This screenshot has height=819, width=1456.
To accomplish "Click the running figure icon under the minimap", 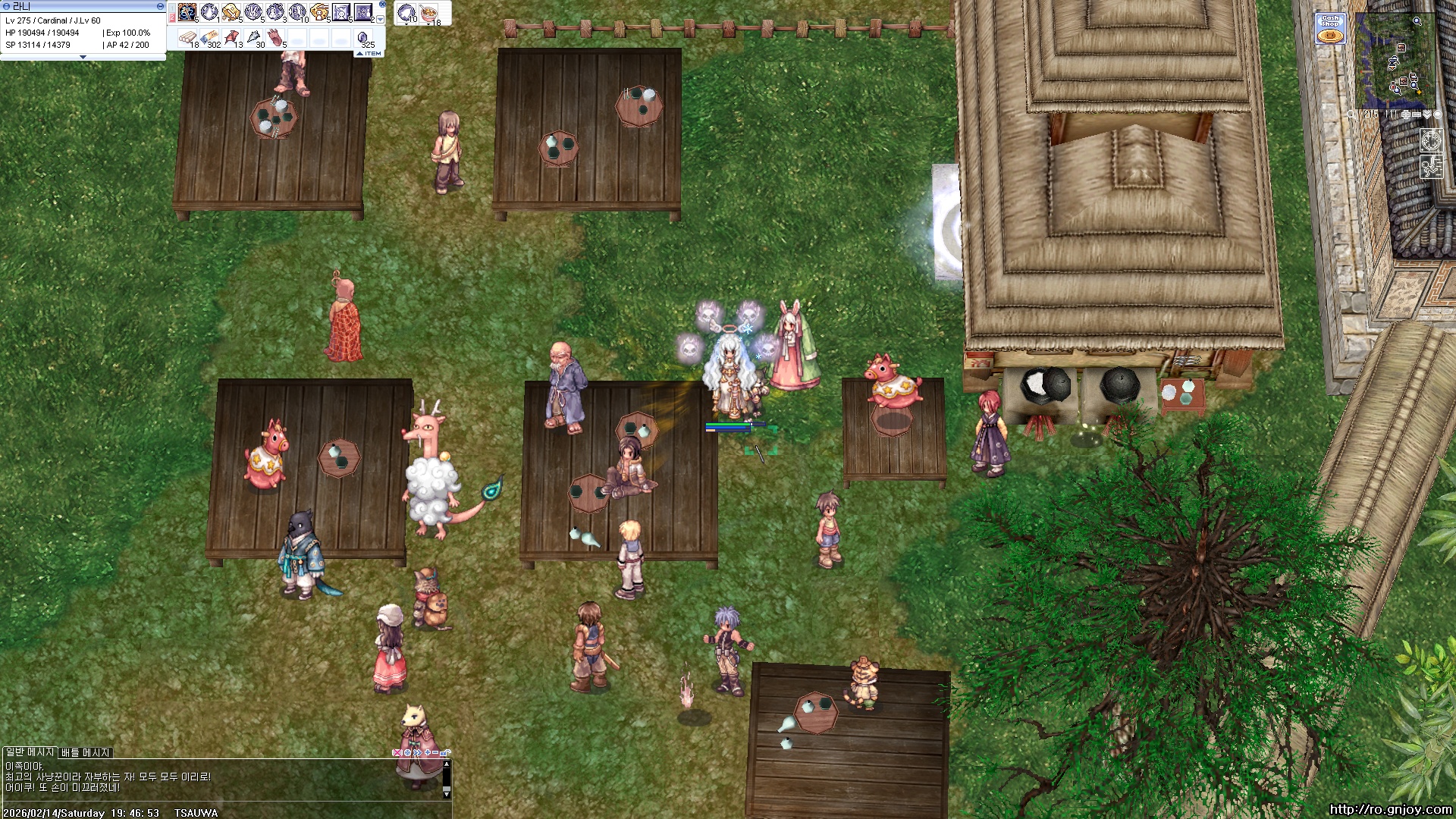I will coord(1431,166).
